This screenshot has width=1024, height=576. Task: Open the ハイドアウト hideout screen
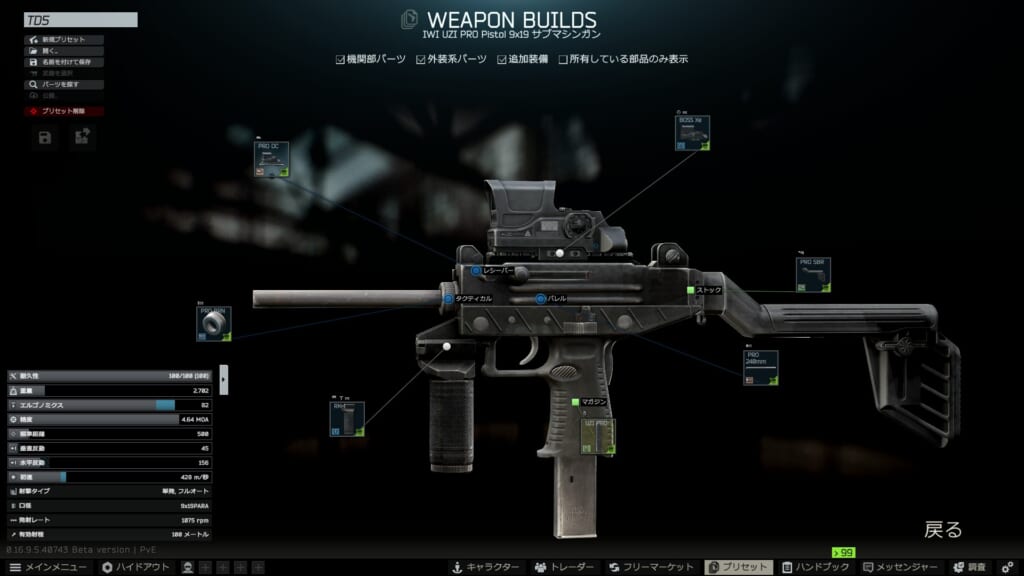138,567
